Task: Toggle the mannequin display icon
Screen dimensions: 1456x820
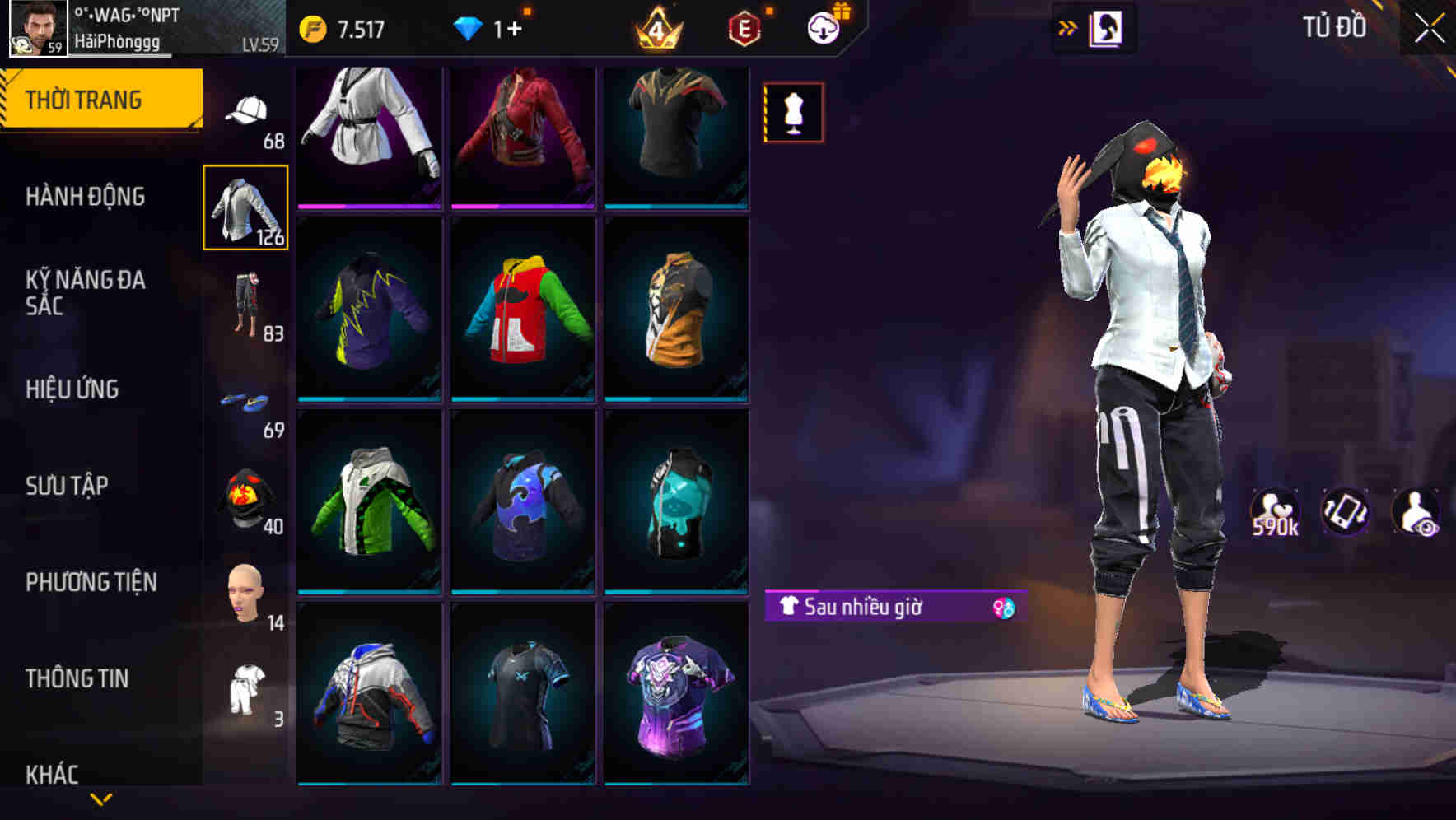Action: (x=792, y=112)
